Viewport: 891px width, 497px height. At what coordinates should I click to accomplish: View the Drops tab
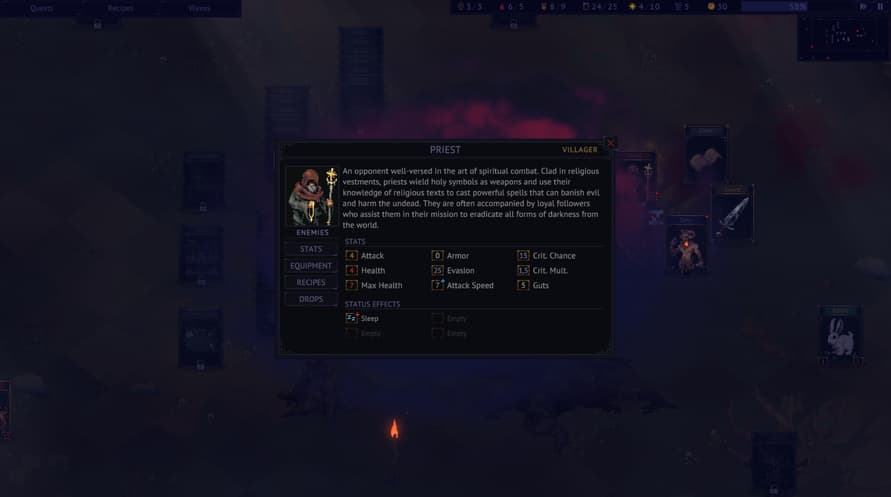[311, 299]
